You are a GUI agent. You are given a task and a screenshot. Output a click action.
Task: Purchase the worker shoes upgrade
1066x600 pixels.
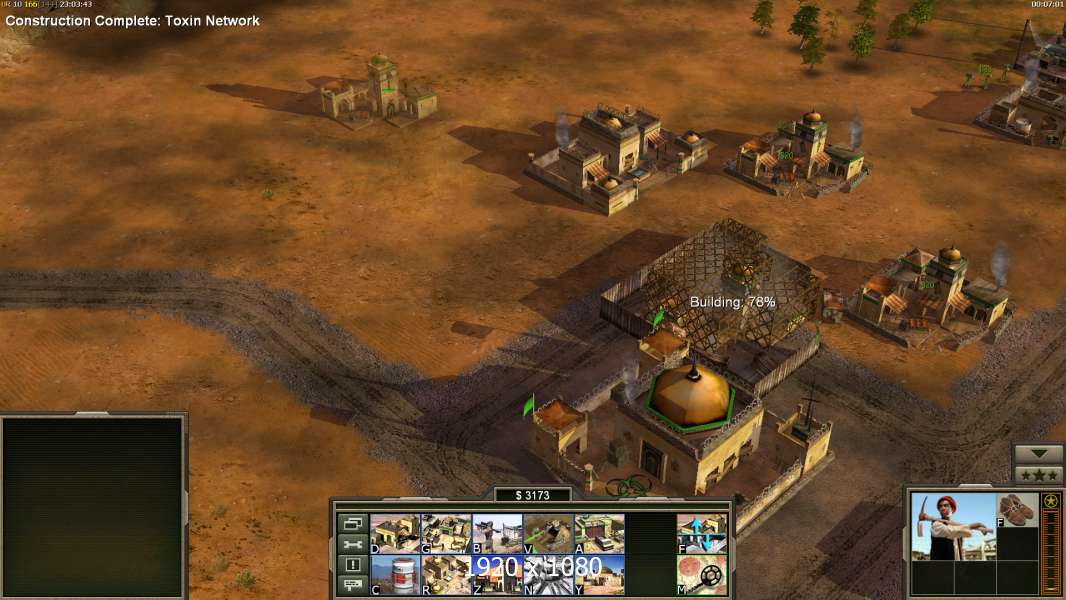(1019, 509)
